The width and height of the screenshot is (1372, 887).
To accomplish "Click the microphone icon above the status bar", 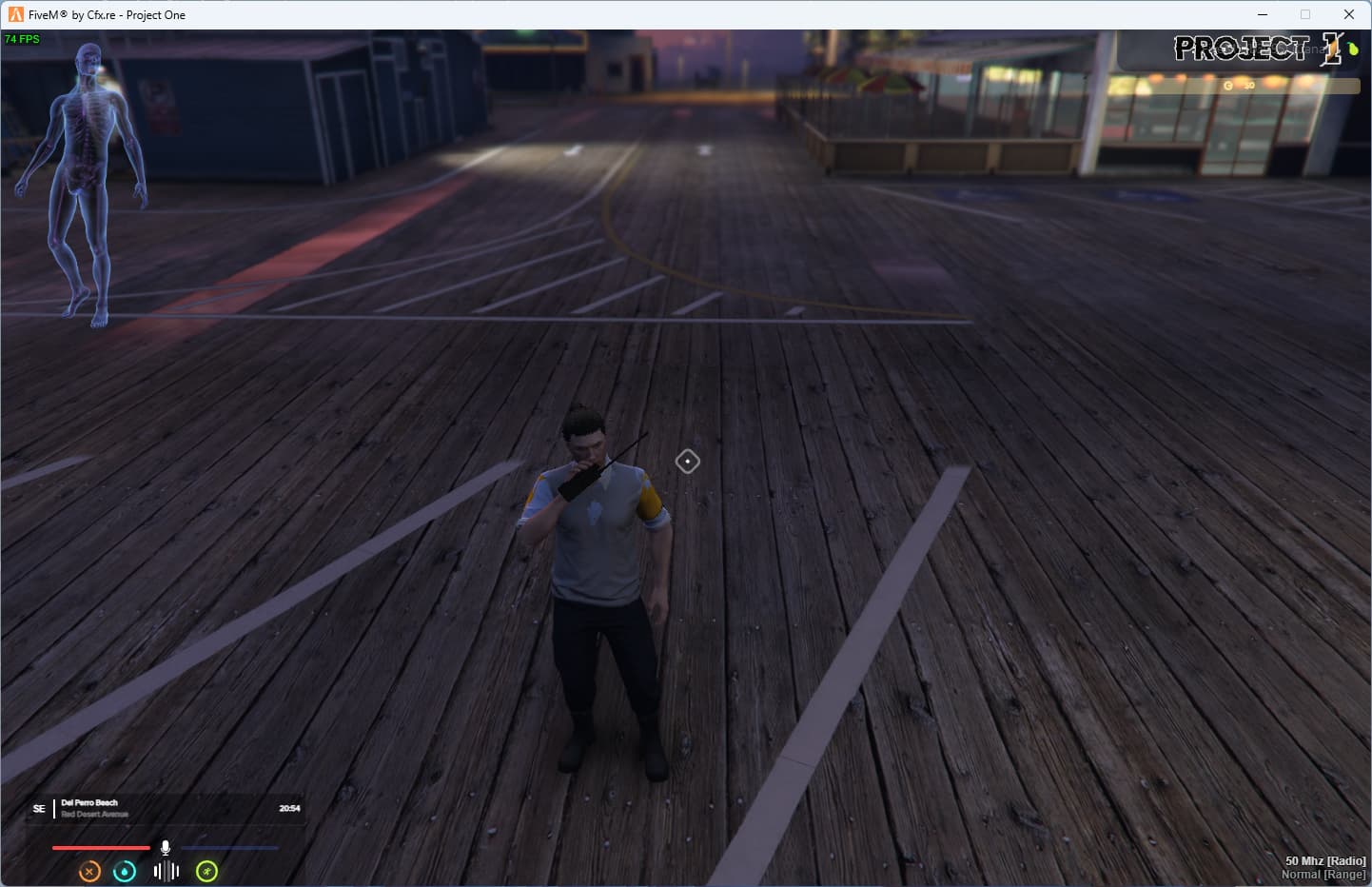I will pyautogui.click(x=167, y=845).
